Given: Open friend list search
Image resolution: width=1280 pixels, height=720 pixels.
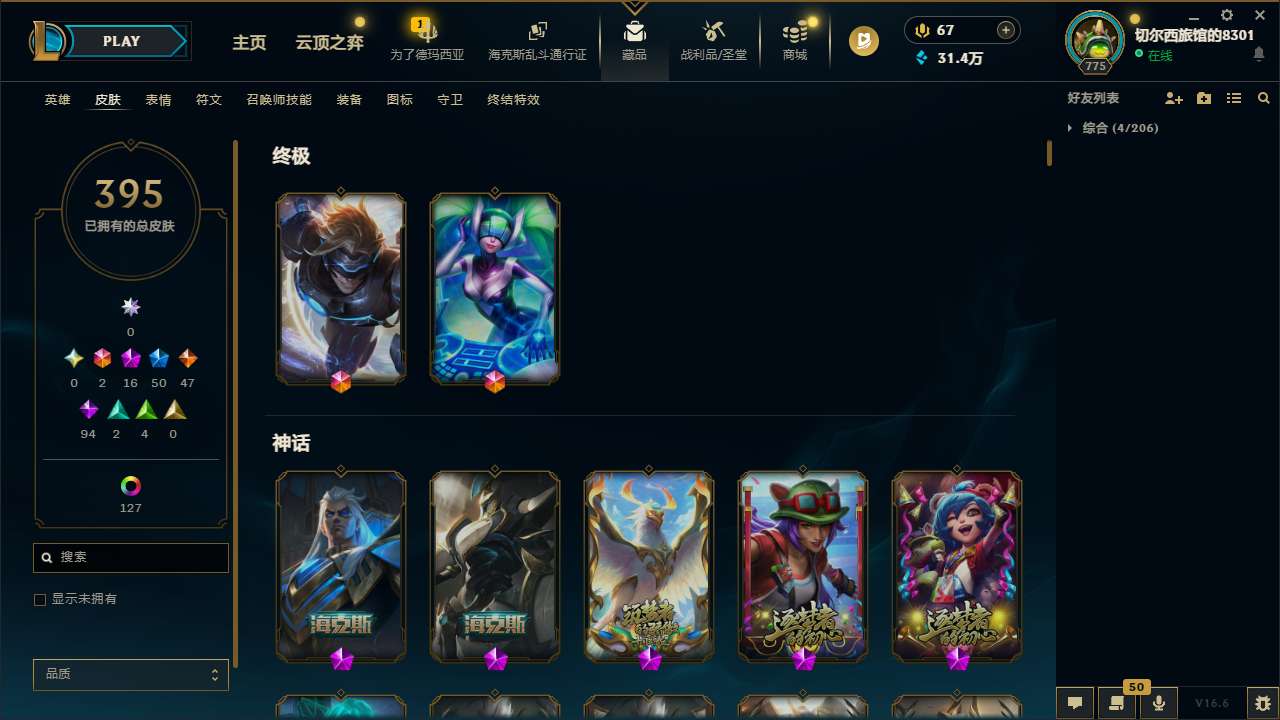Looking at the screenshot, I should pyautogui.click(x=1264, y=97).
